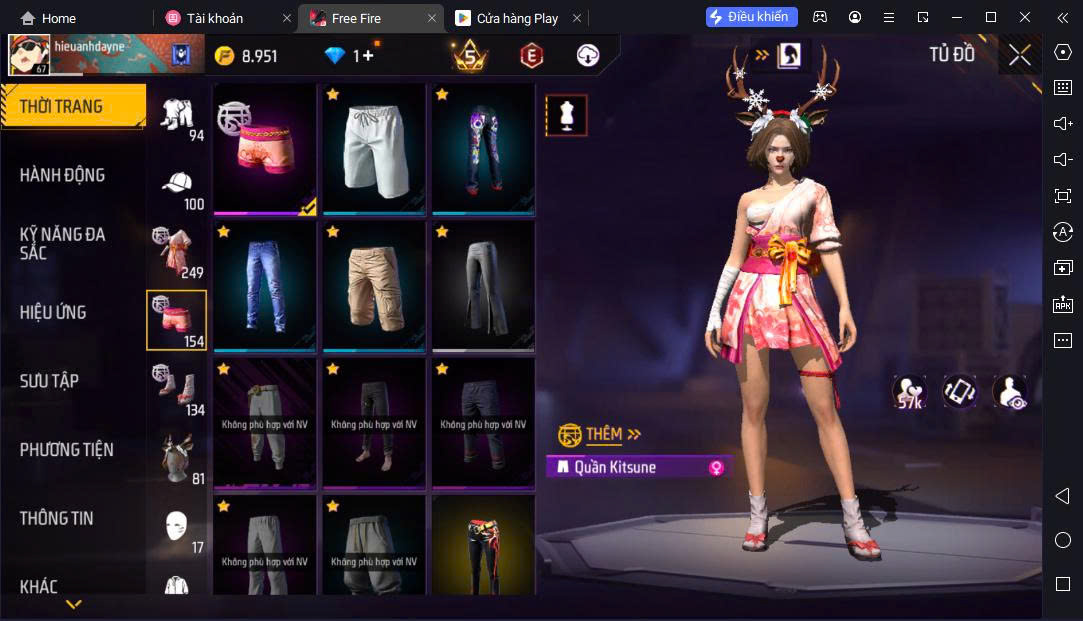This screenshot has width=1083, height=621.
Task: Open the Điều khiển controls button
Action: (751, 17)
